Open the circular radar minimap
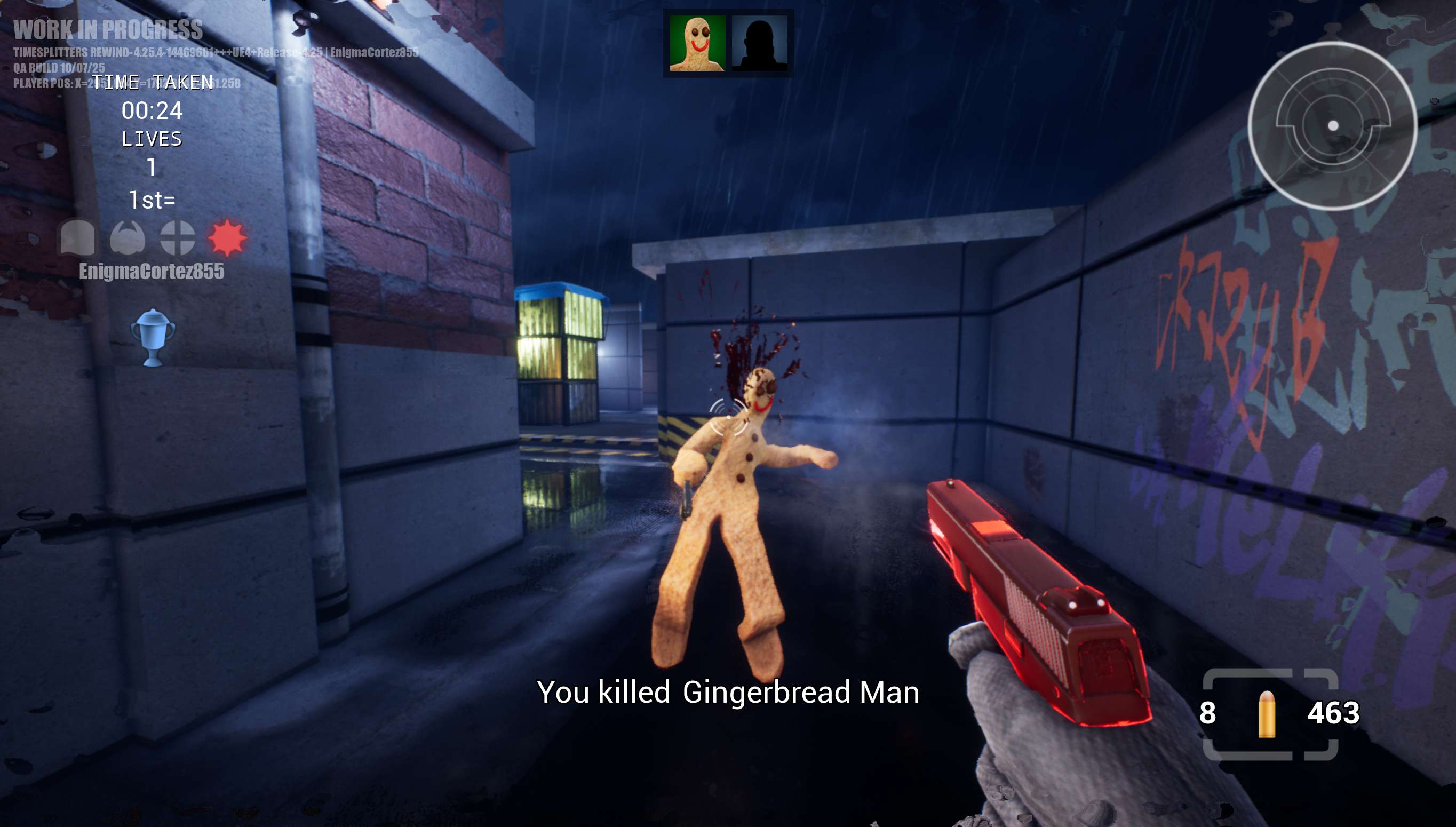 (x=1332, y=125)
